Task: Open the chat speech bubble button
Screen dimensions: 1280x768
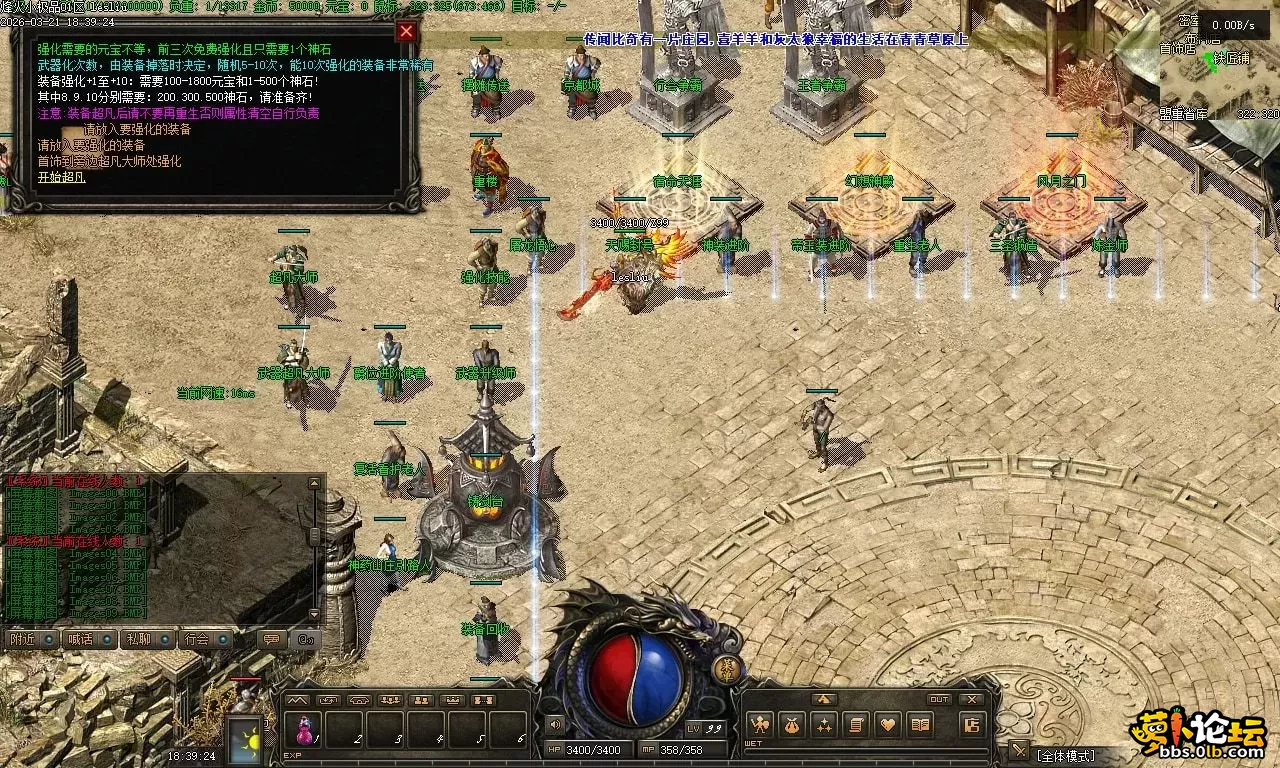Action: pyautogui.click(x=270, y=638)
